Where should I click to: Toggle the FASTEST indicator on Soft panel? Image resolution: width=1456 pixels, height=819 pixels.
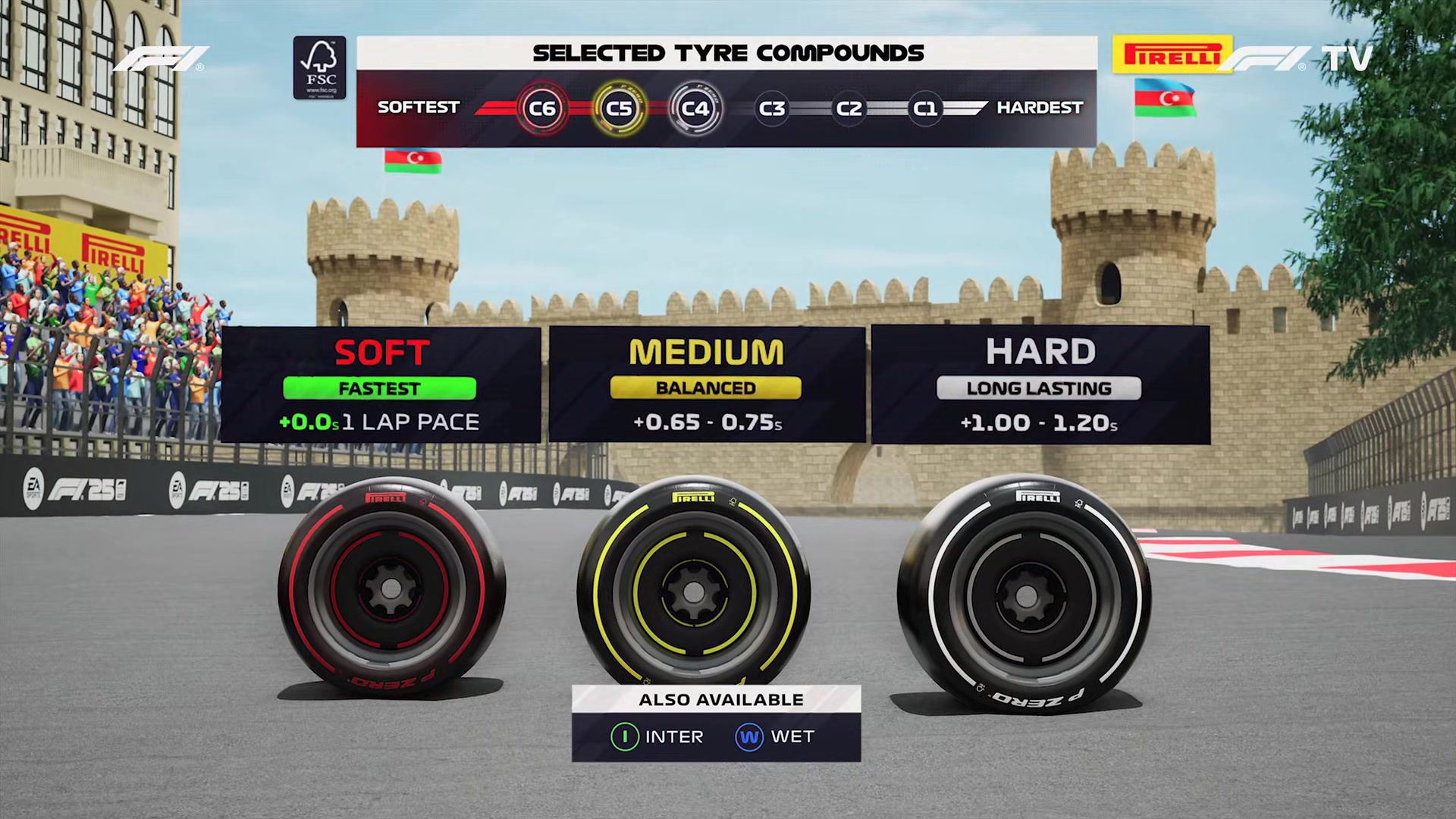point(381,388)
